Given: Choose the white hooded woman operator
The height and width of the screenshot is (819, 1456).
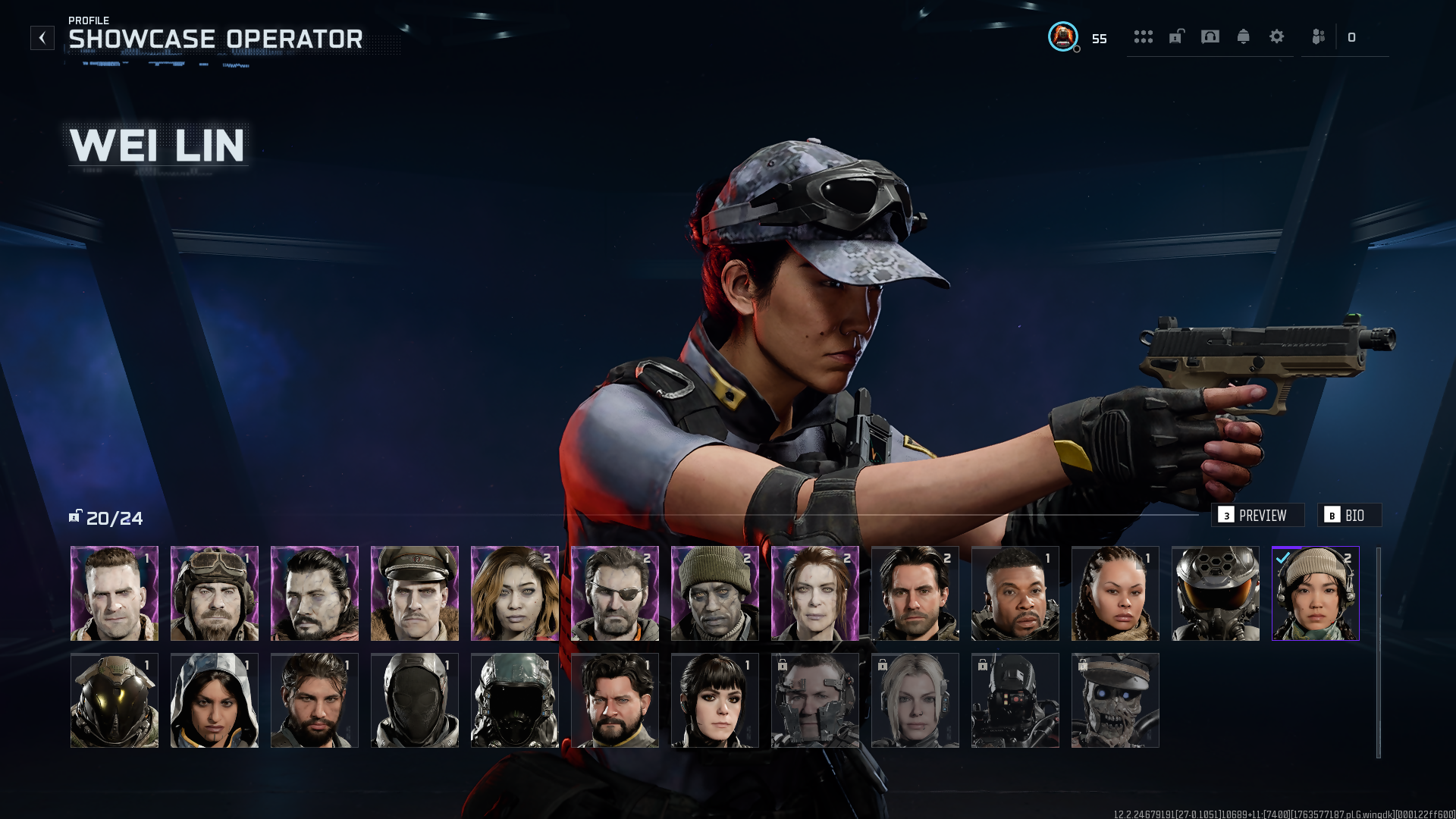Looking at the screenshot, I should [x=215, y=701].
